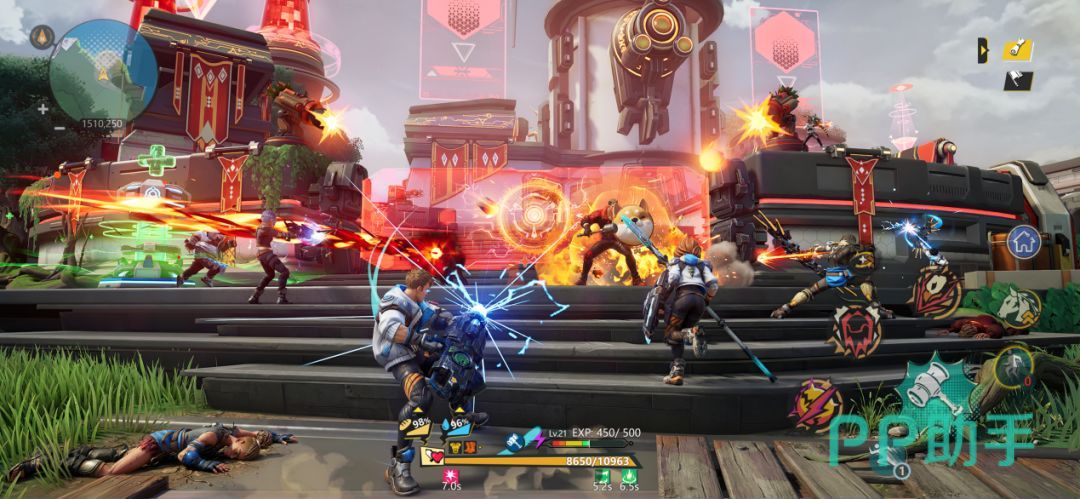Image resolution: width=1080 pixels, height=499 pixels.
Task: Click the orange compass arrow icon beside minimap
Action: point(42,37)
